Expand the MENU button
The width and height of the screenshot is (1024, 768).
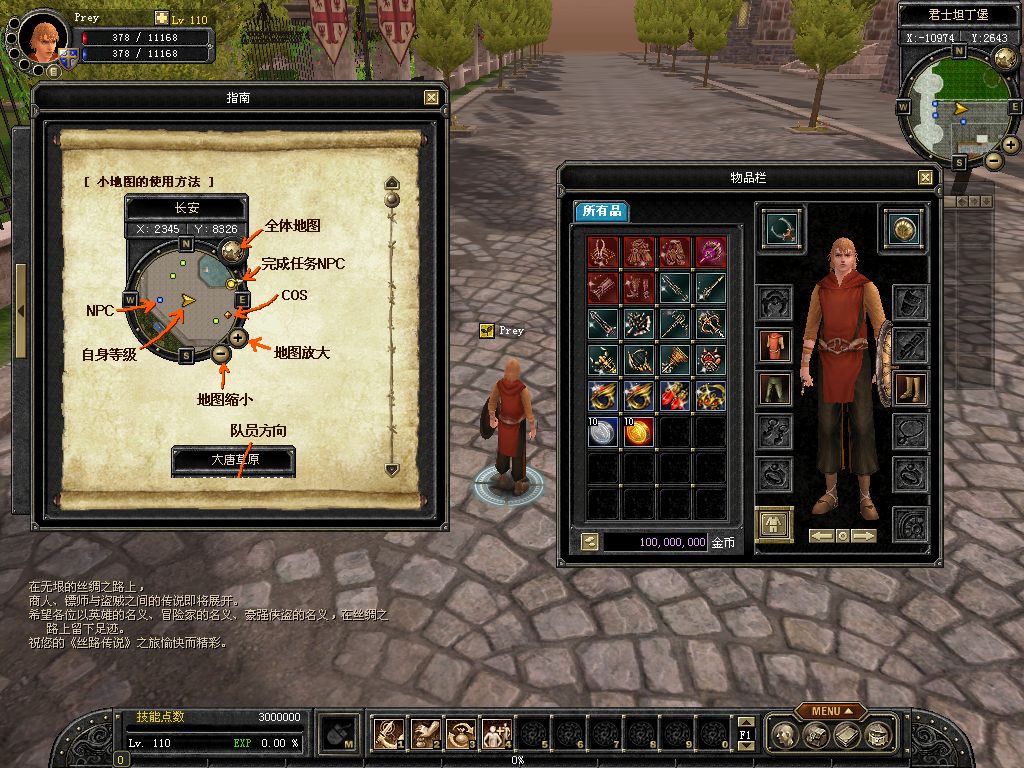click(x=831, y=711)
